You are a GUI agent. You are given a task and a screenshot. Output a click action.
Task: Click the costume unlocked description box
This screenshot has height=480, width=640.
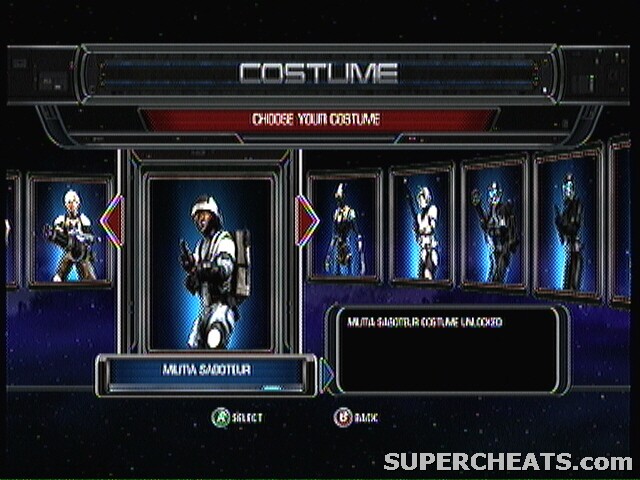447,349
